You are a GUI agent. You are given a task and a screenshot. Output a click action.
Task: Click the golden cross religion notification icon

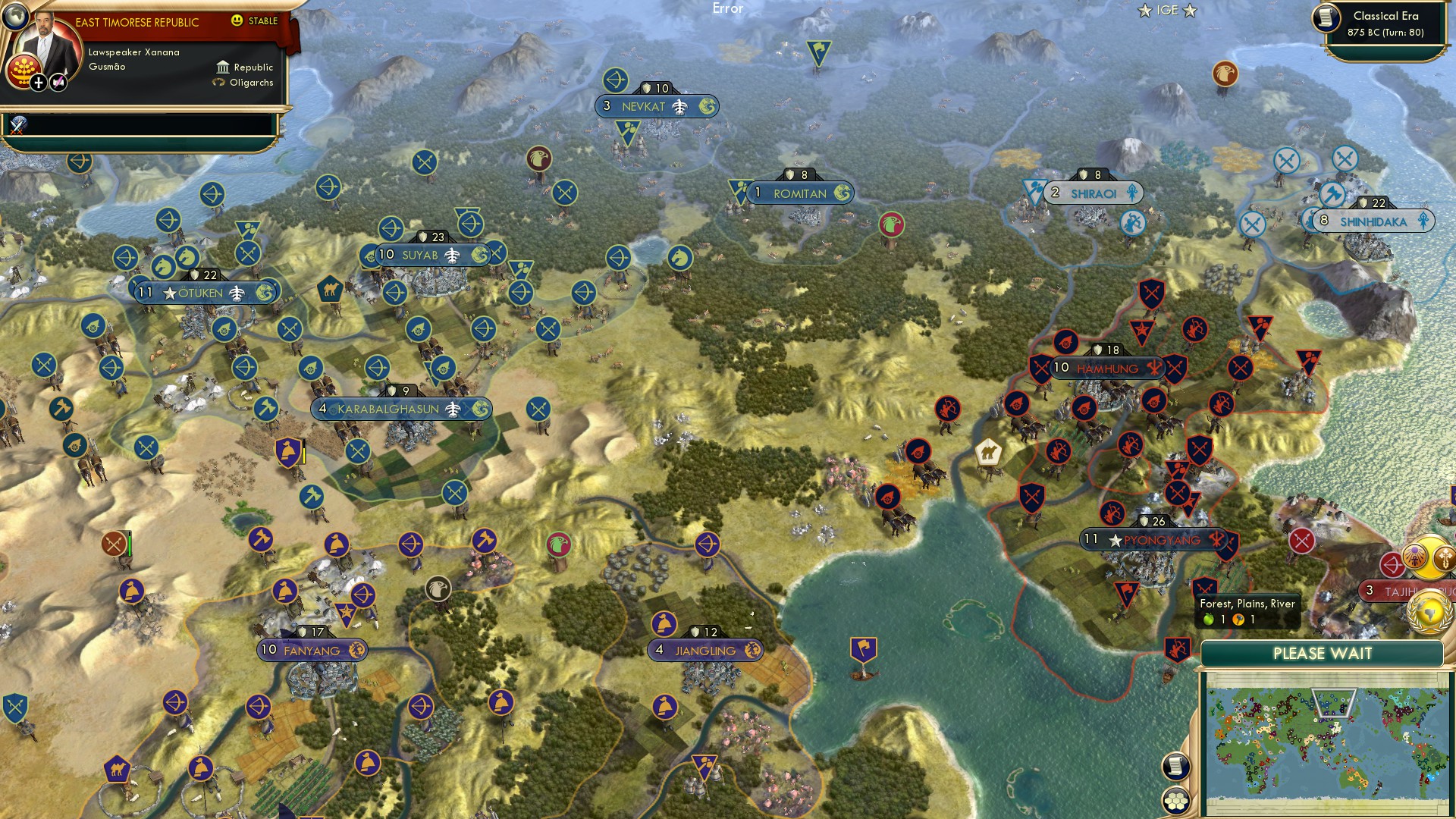(1444, 558)
